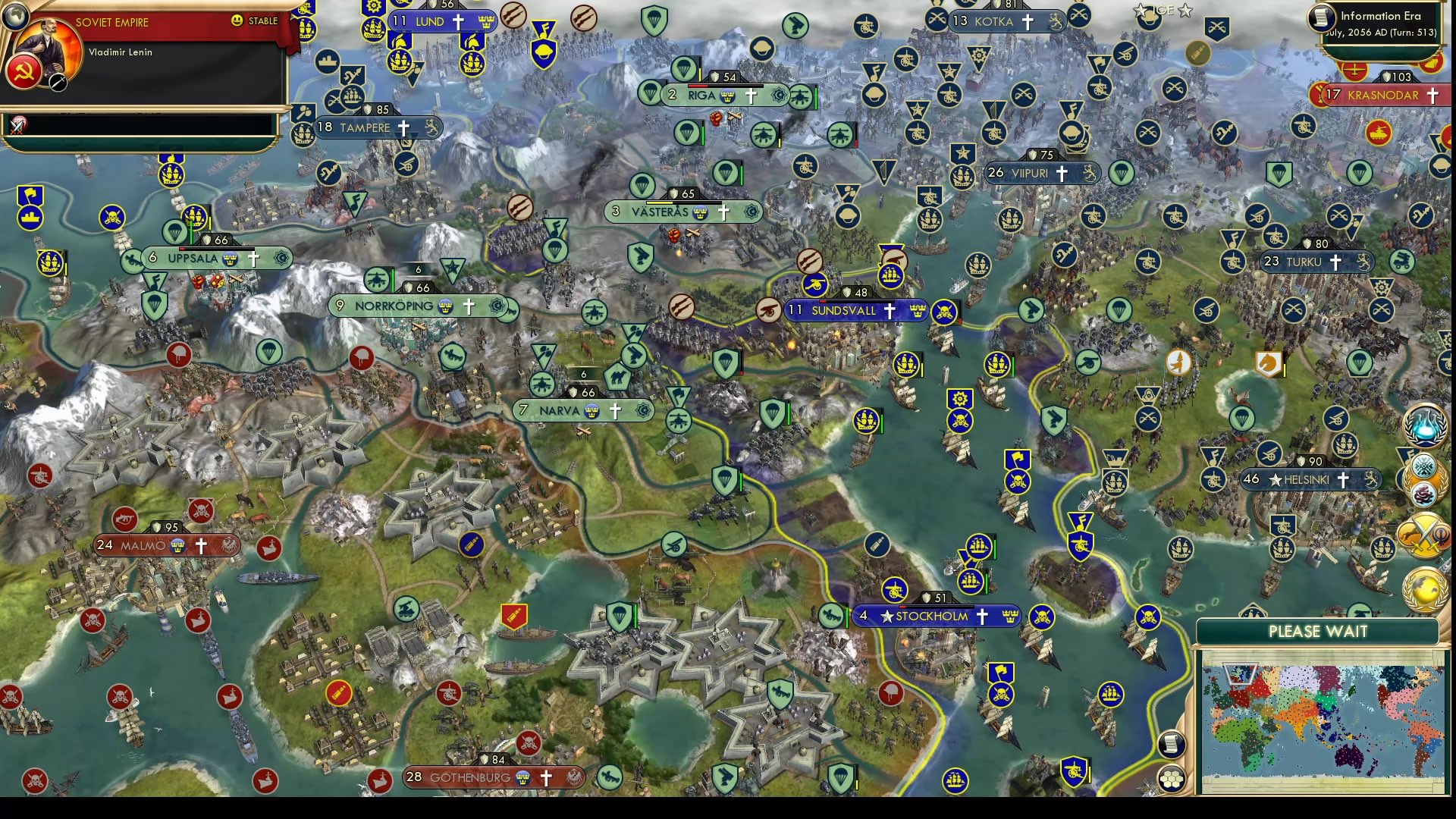This screenshot has height=819, width=1456.
Task: Open the World Congress flask notification medallion
Action: (x=1424, y=430)
